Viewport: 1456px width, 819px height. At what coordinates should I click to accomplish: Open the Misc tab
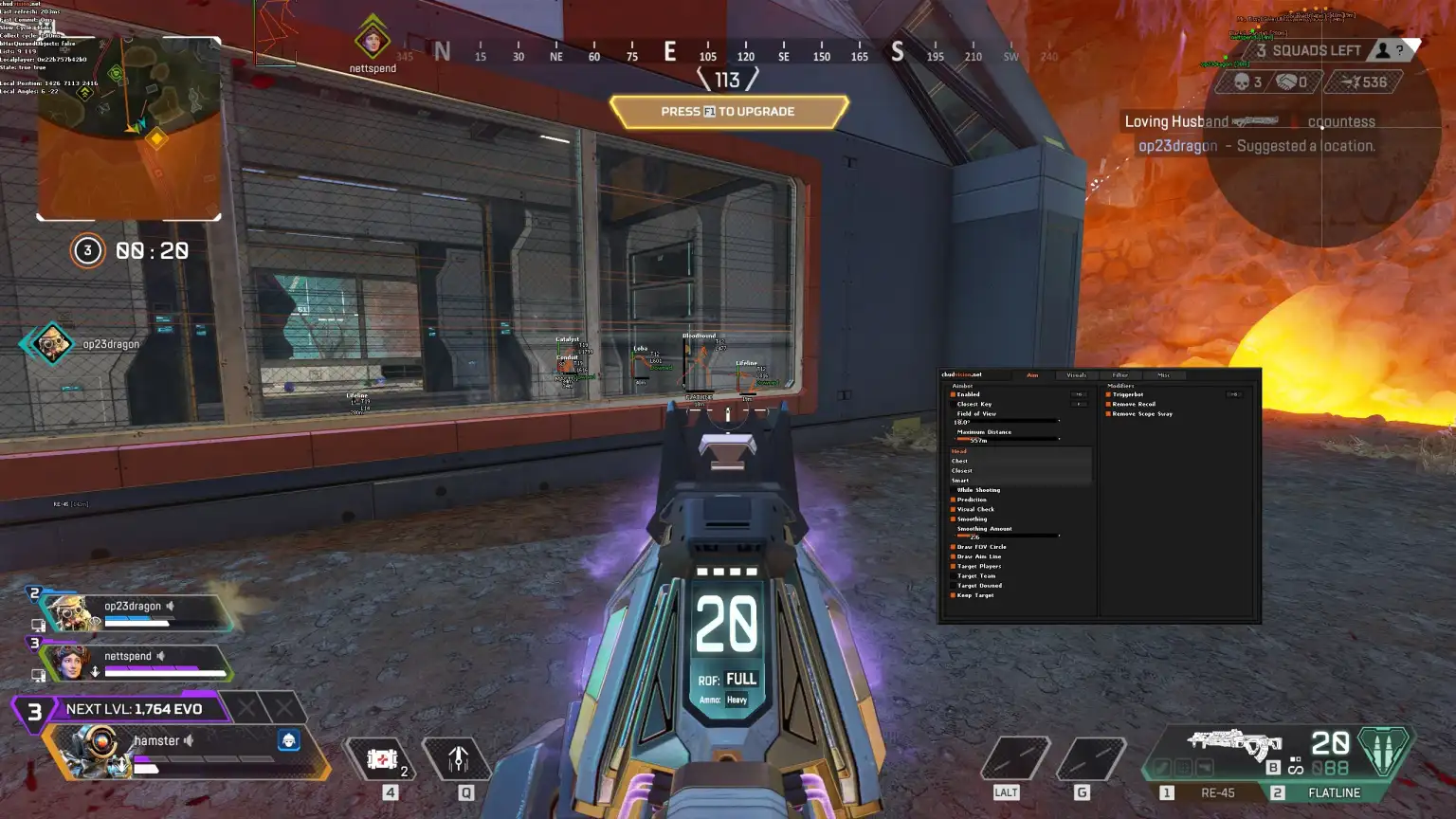1165,375
